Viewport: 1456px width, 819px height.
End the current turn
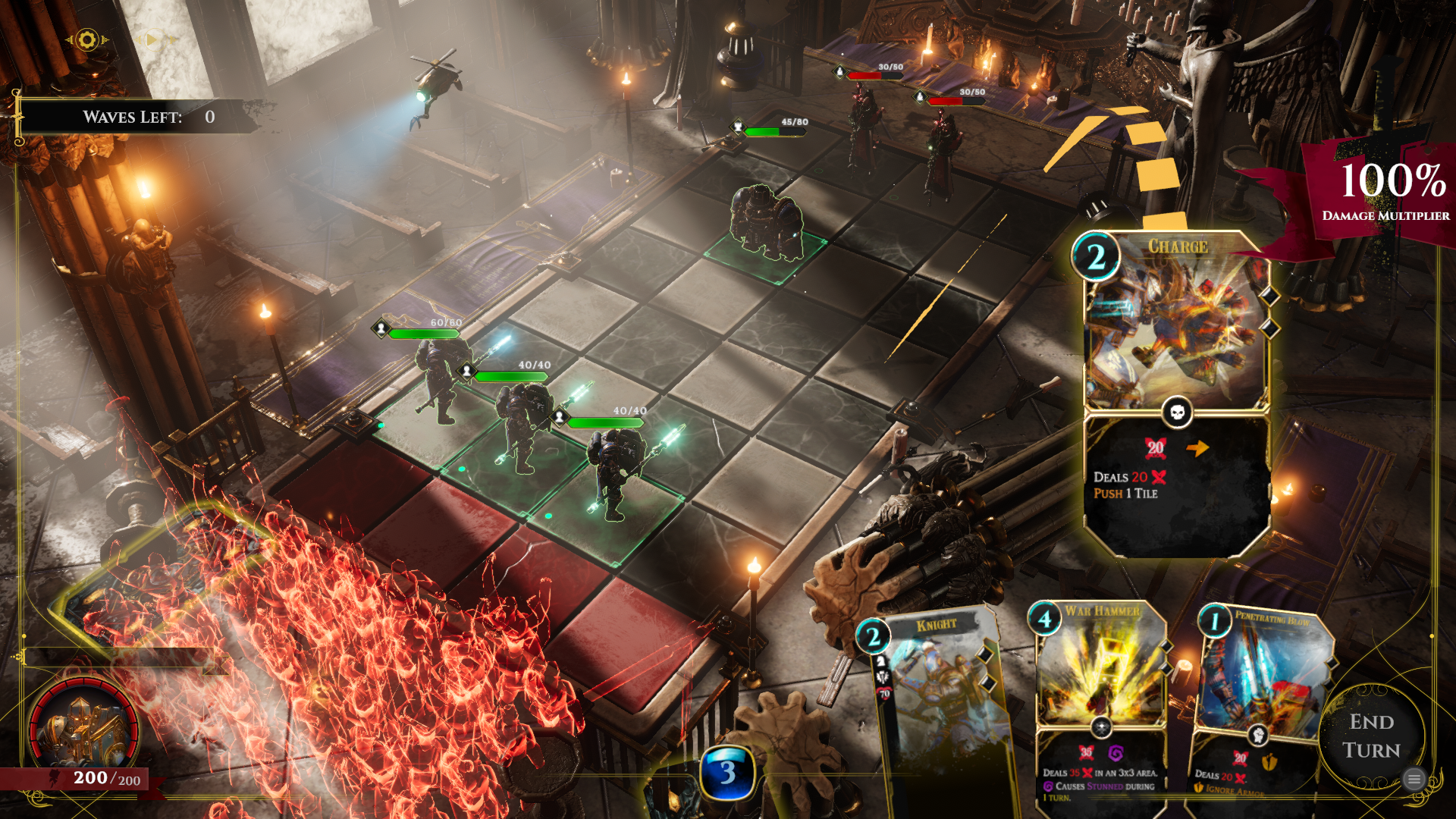1371,736
